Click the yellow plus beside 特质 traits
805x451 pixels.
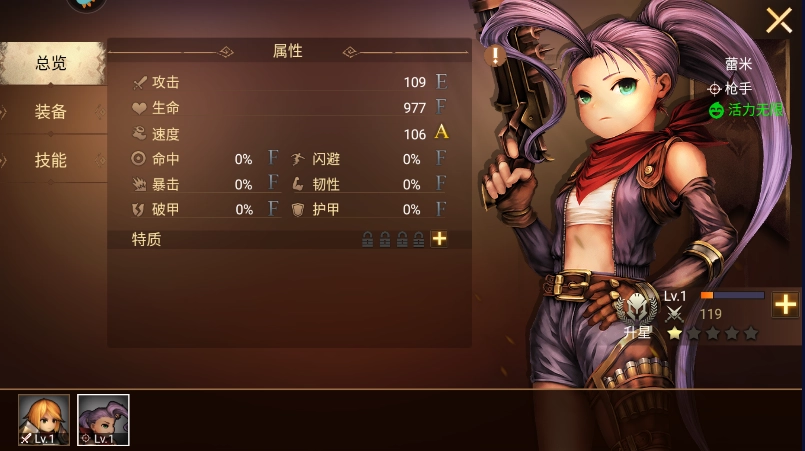[439, 239]
